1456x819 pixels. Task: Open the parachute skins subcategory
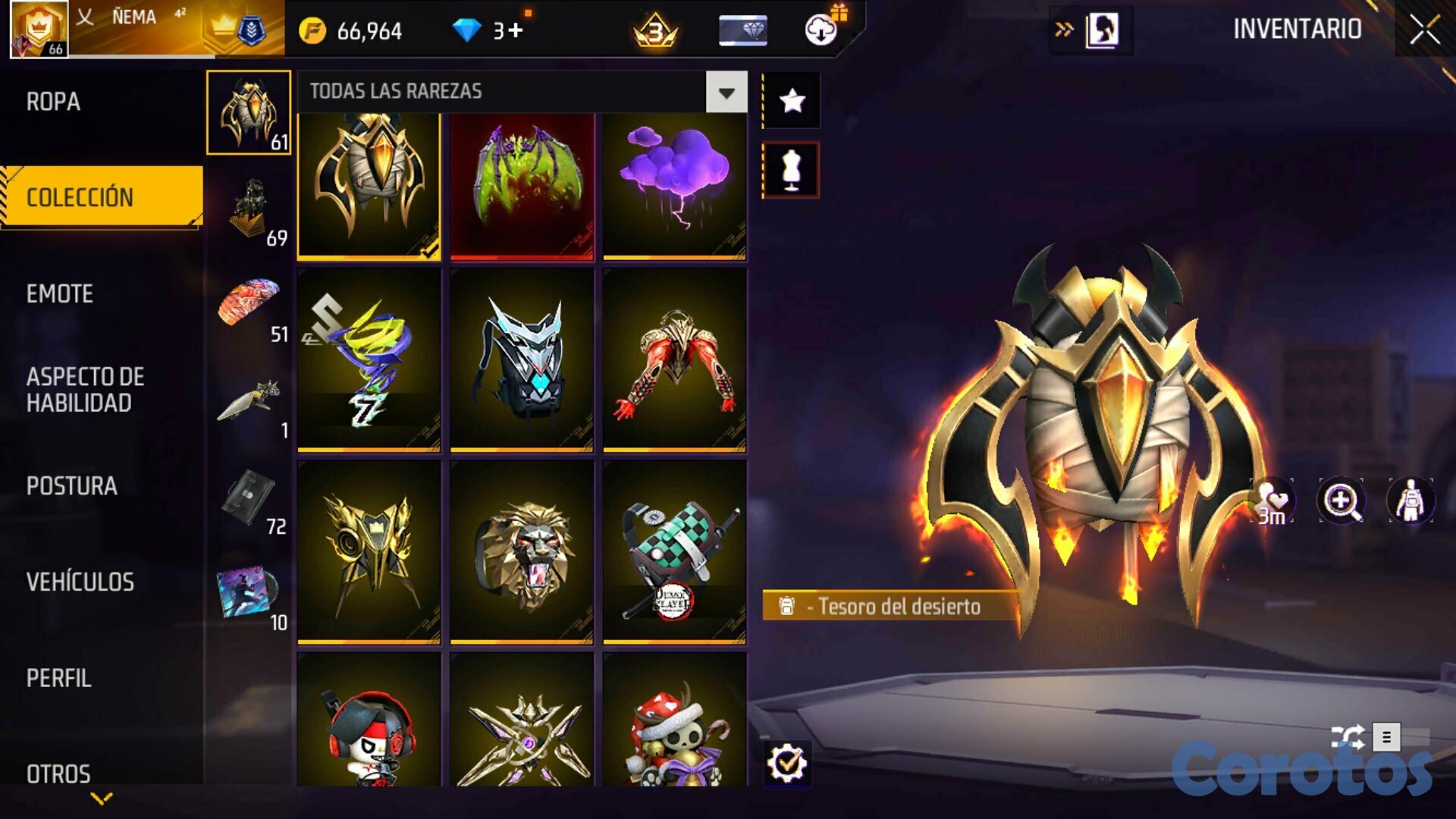tap(250, 305)
